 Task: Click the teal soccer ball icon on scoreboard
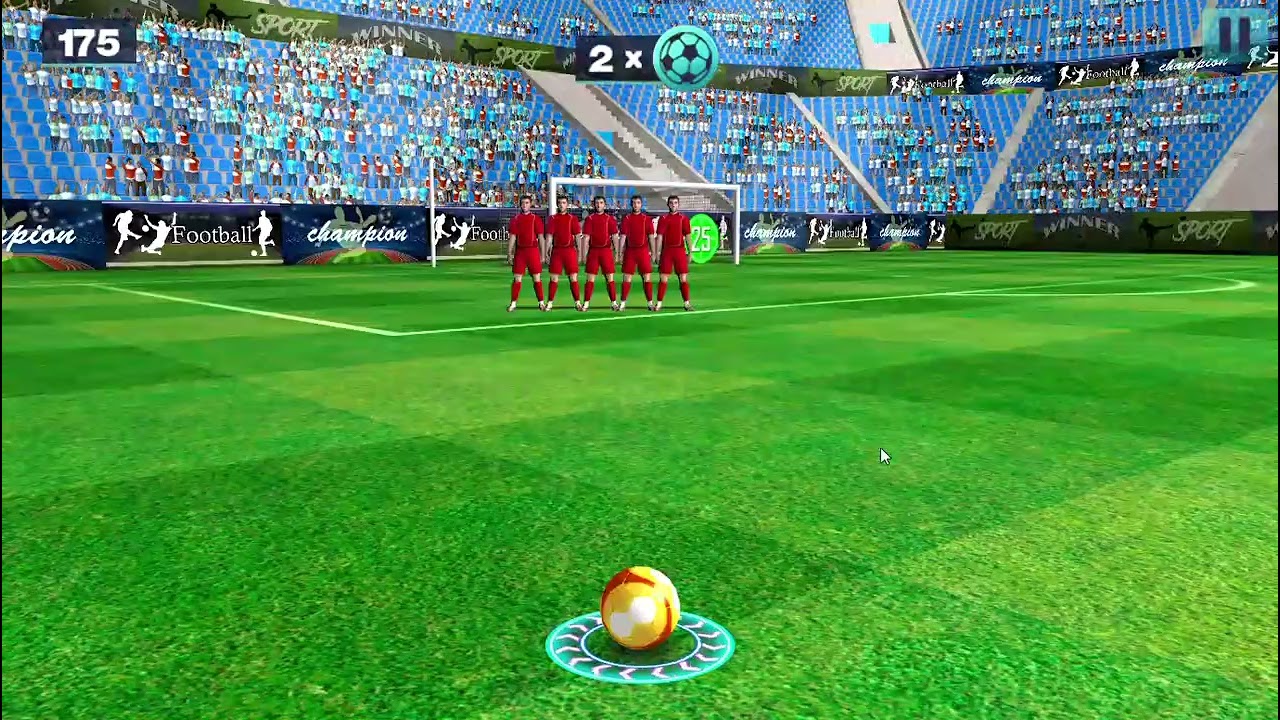click(x=686, y=58)
